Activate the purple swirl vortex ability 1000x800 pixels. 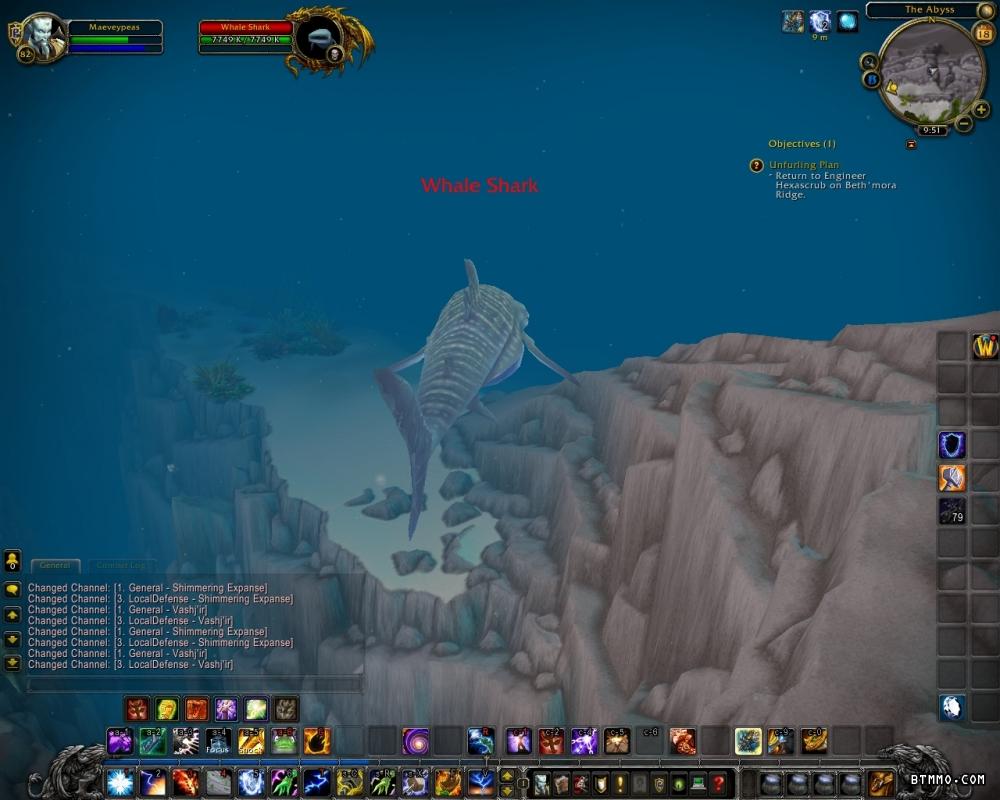[416, 741]
